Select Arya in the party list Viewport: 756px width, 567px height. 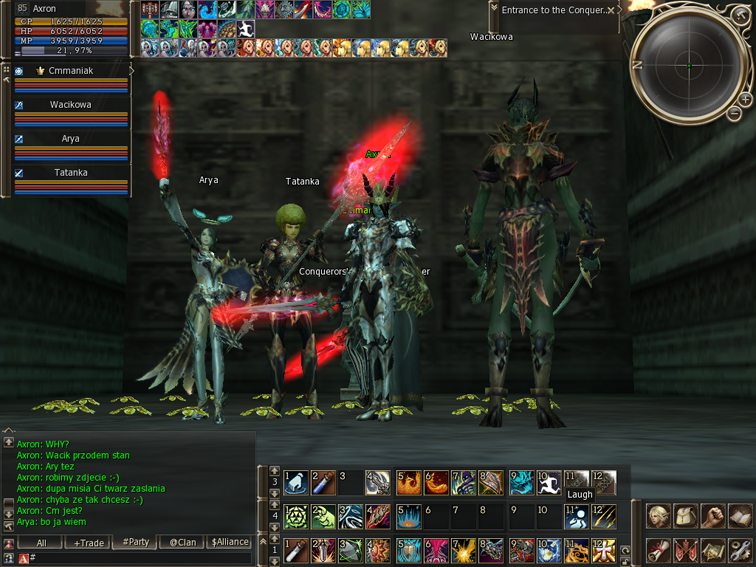click(x=70, y=139)
